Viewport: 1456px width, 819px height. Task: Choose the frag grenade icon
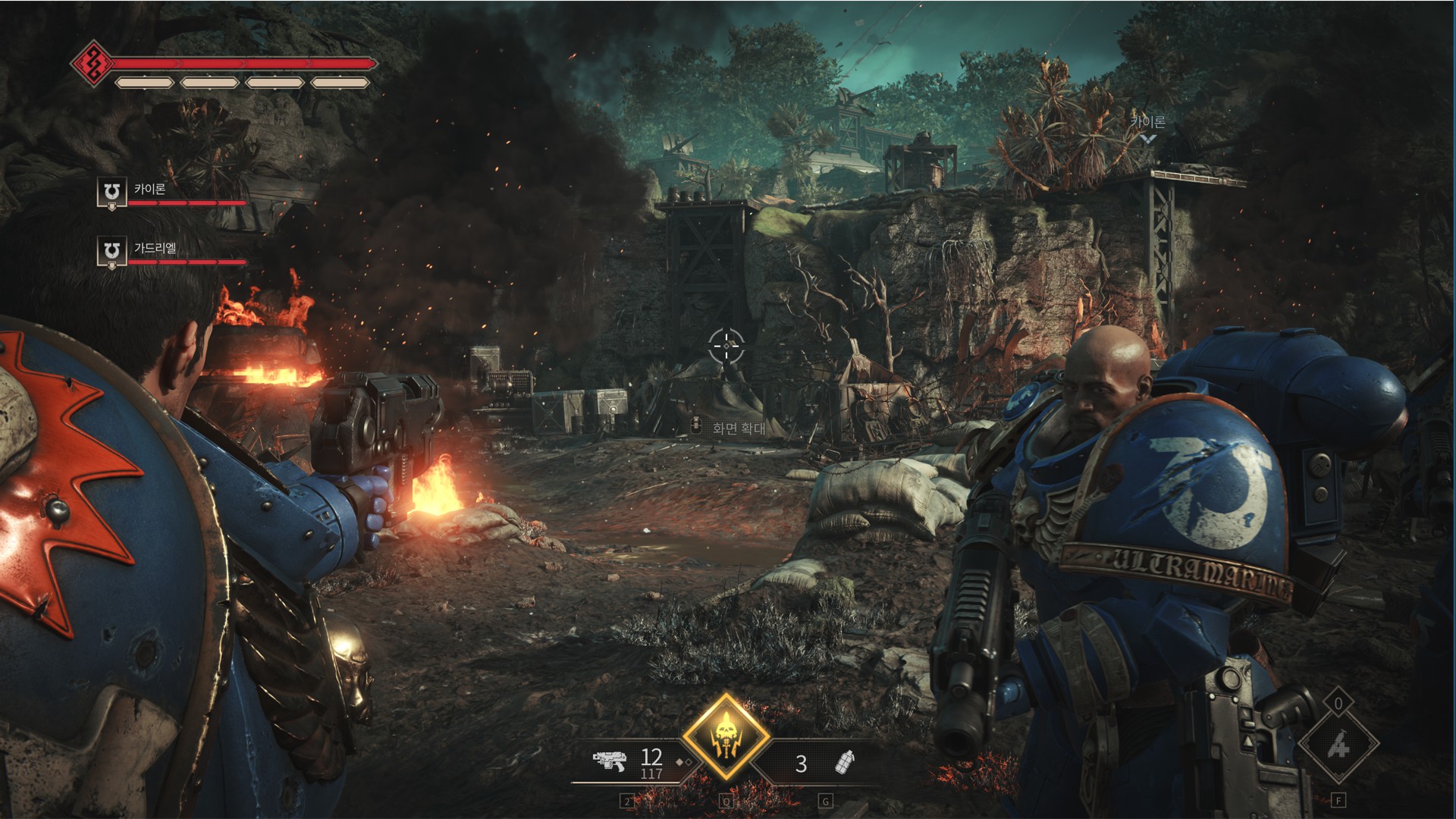coord(844,762)
